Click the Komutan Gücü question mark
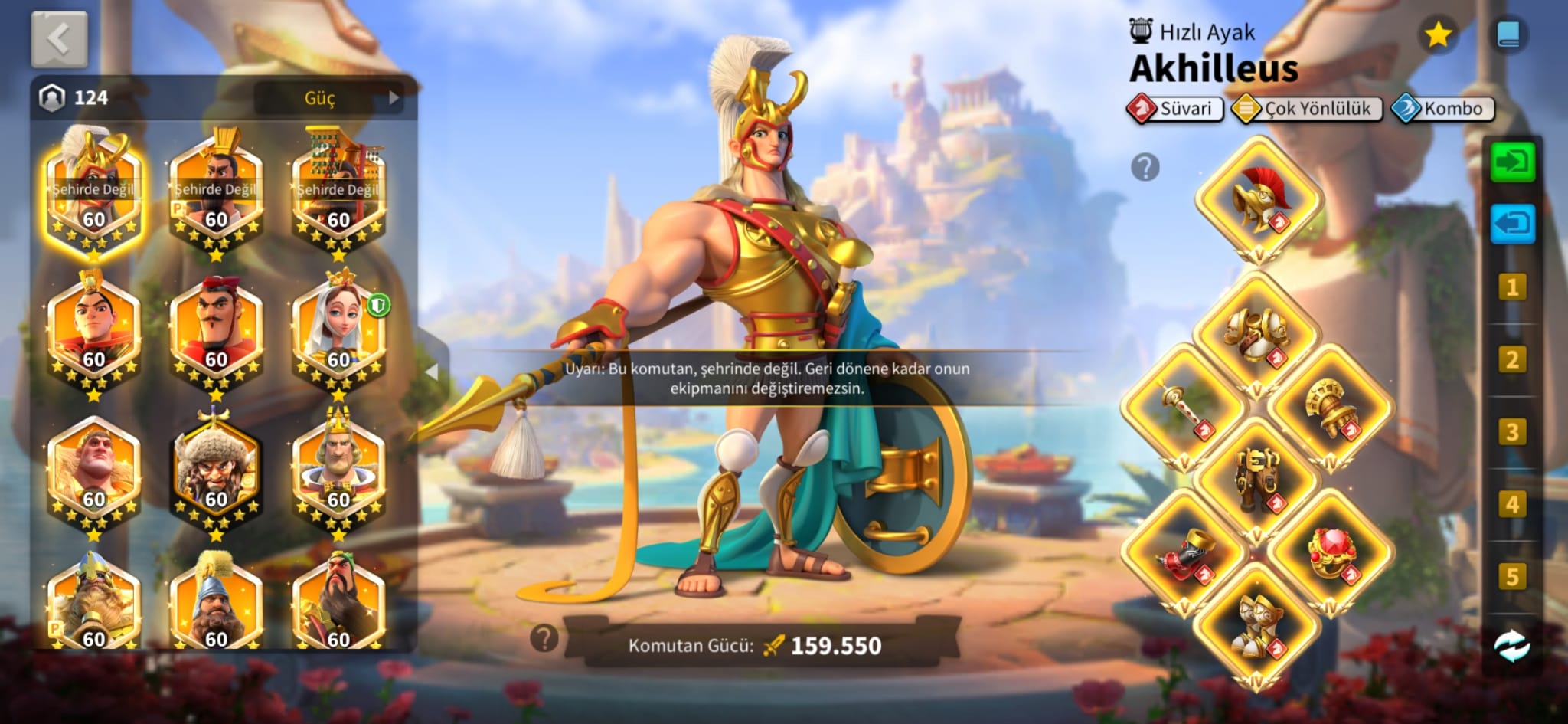Image resolution: width=1568 pixels, height=724 pixels. tap(544, 637)
